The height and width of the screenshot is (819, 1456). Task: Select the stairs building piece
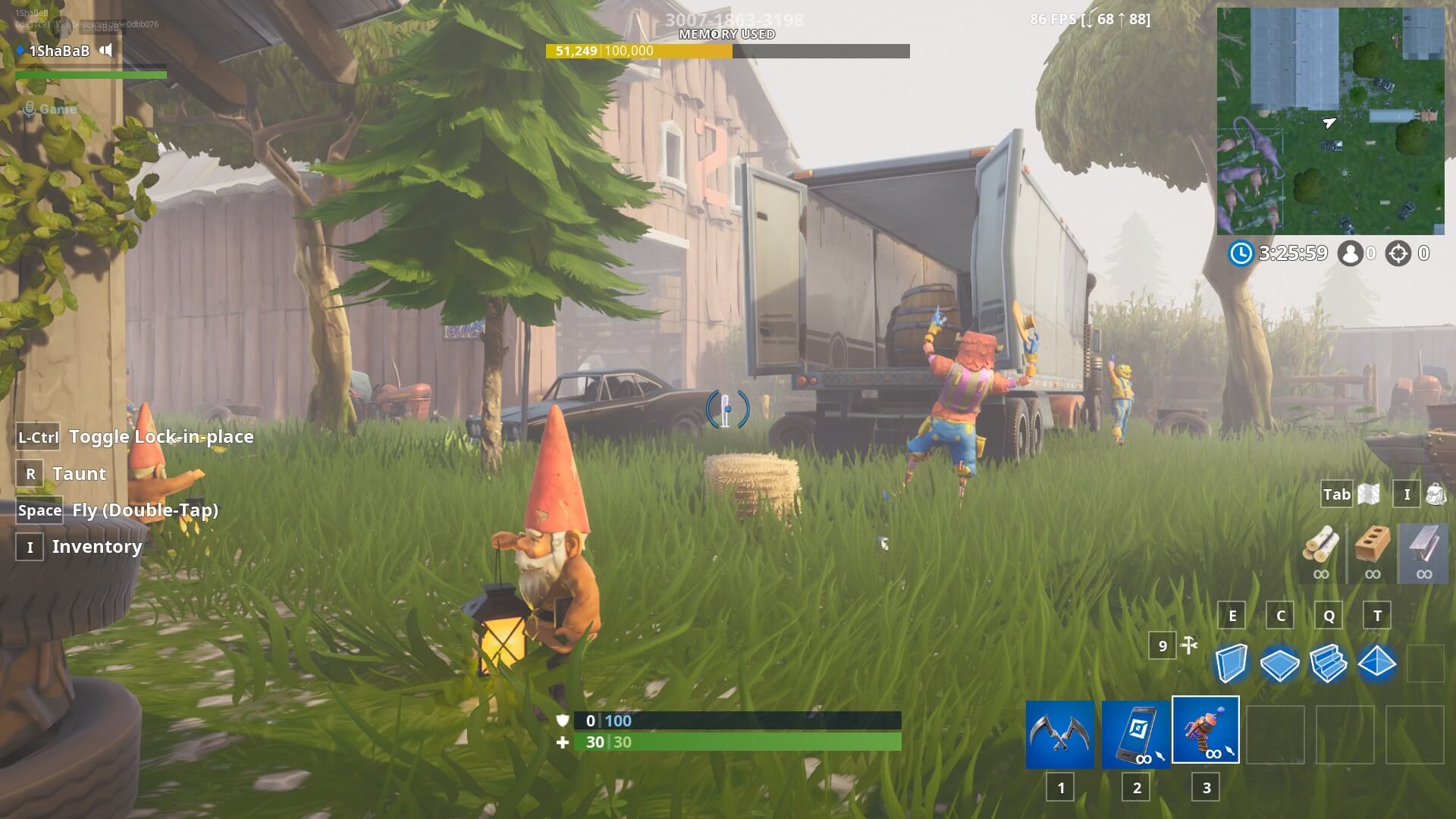(x=1328, y=662)
